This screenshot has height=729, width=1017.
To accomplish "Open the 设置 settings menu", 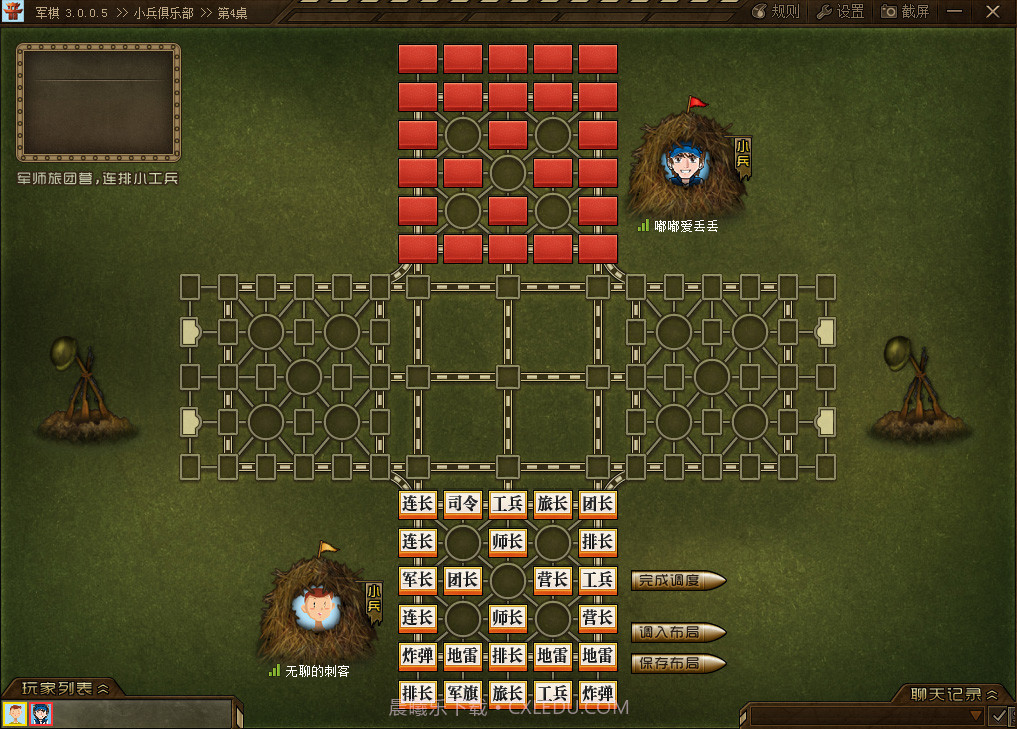I will click(x=841, y=12).
